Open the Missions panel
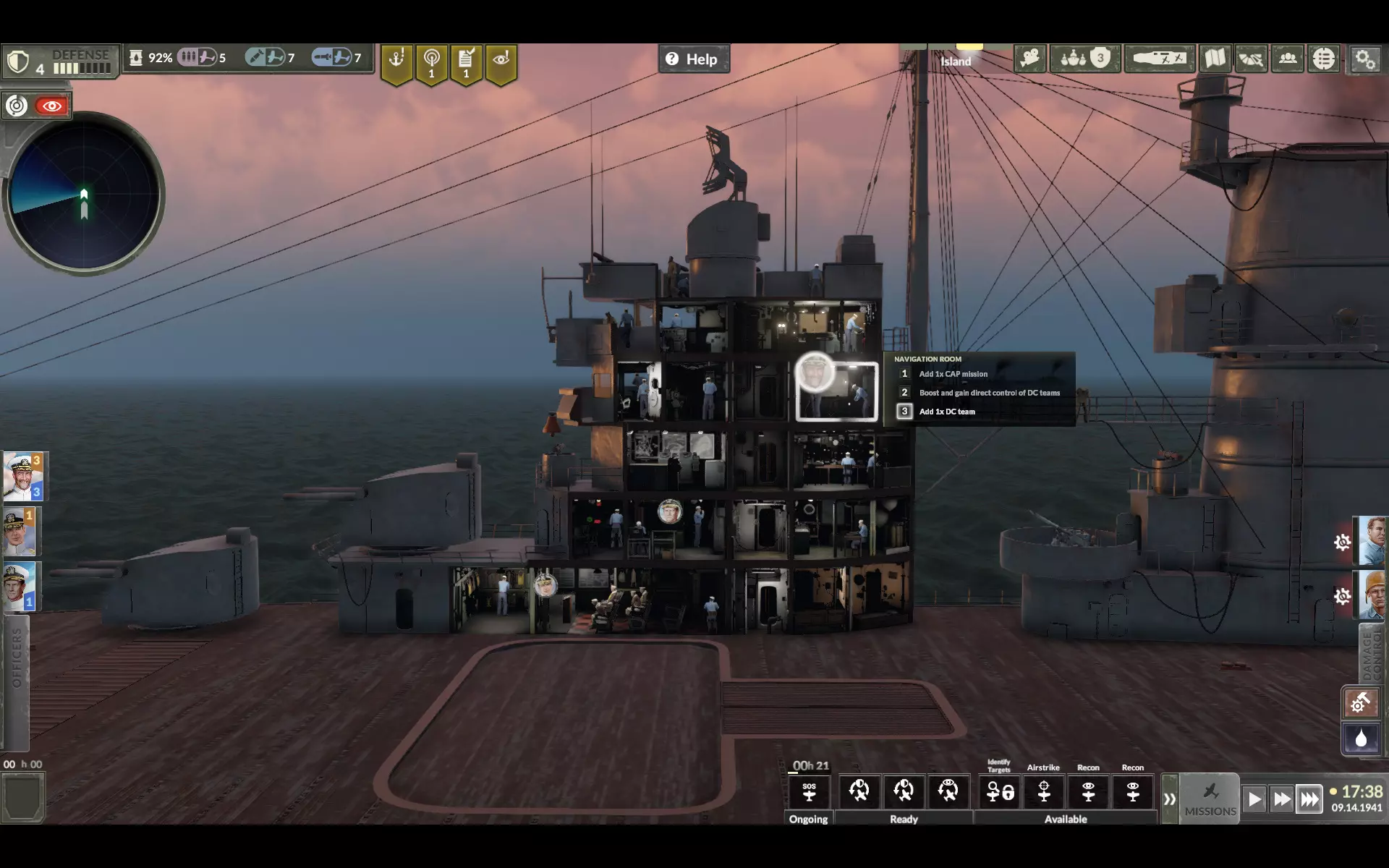1389x868 pixels. point(1210,799)
